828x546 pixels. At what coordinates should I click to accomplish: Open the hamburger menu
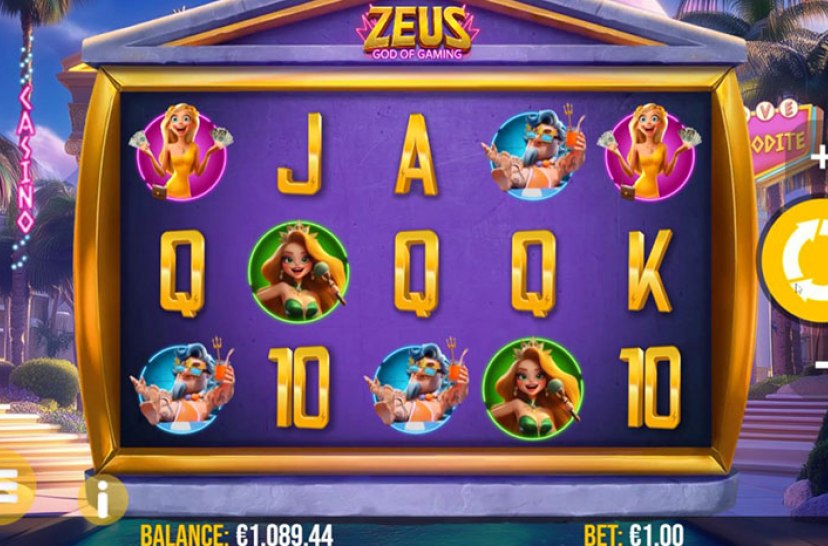(x=10, y=487)
